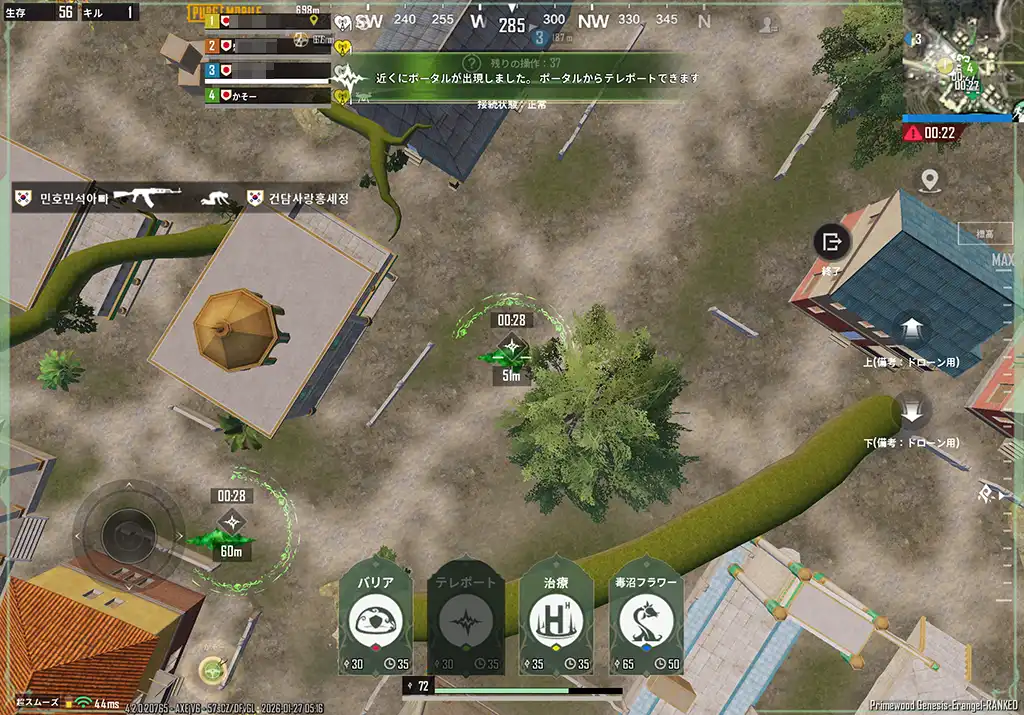The image size is (1024, 715).
Task: Tap the 終了 exit button
Action: [831, 242]
